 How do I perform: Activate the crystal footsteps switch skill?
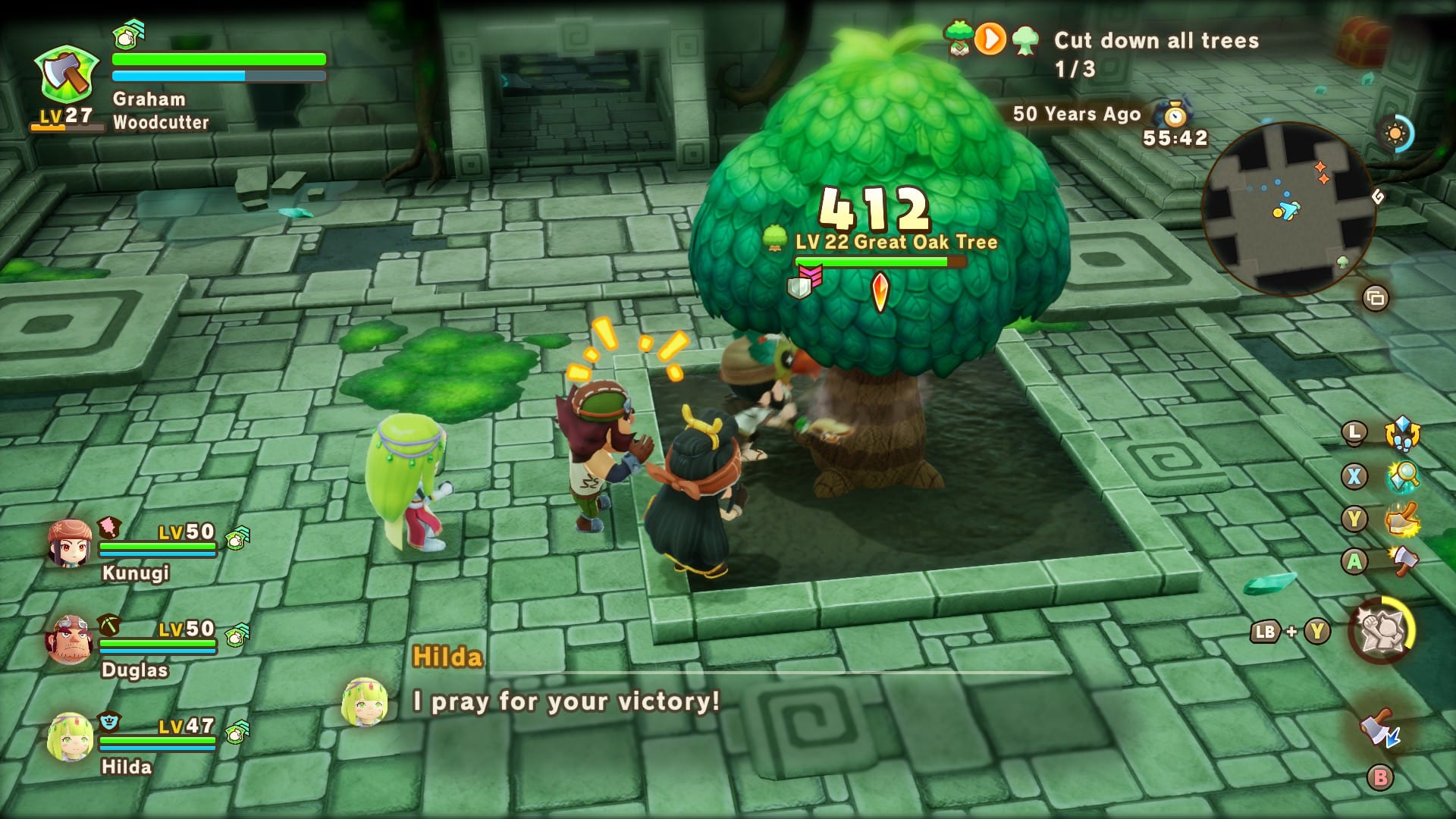coord(1402,435)
